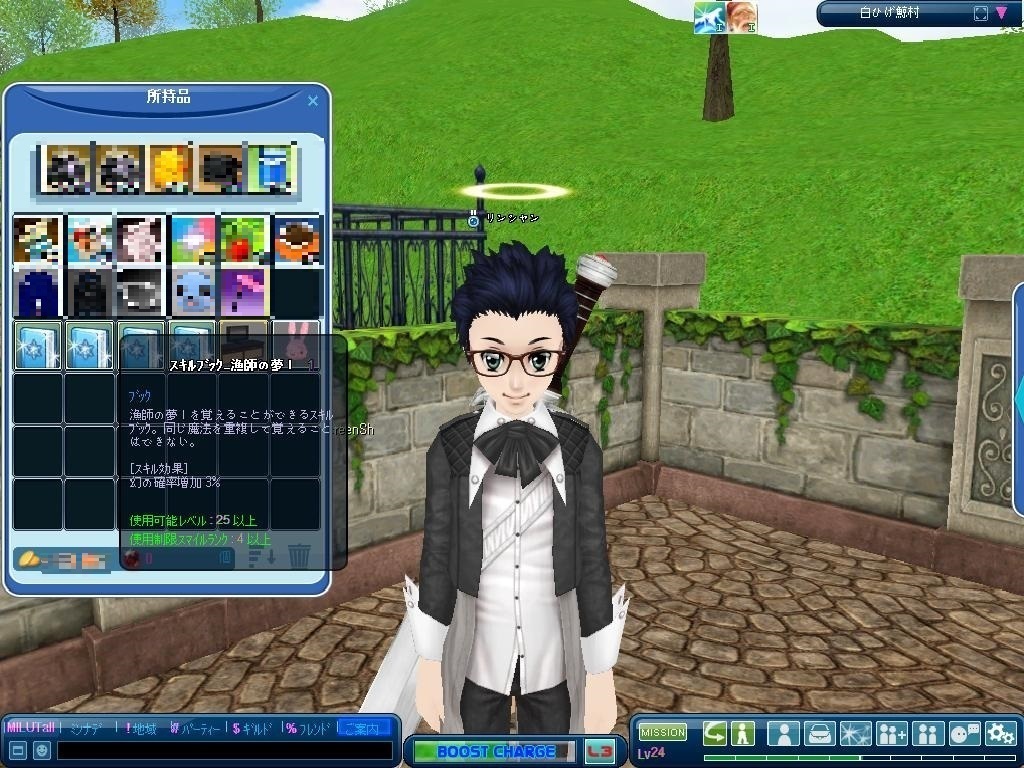The height and width of the screenshot is (768, 1024).
Task: Click the trash can discard button
Action: pos(299,555)
